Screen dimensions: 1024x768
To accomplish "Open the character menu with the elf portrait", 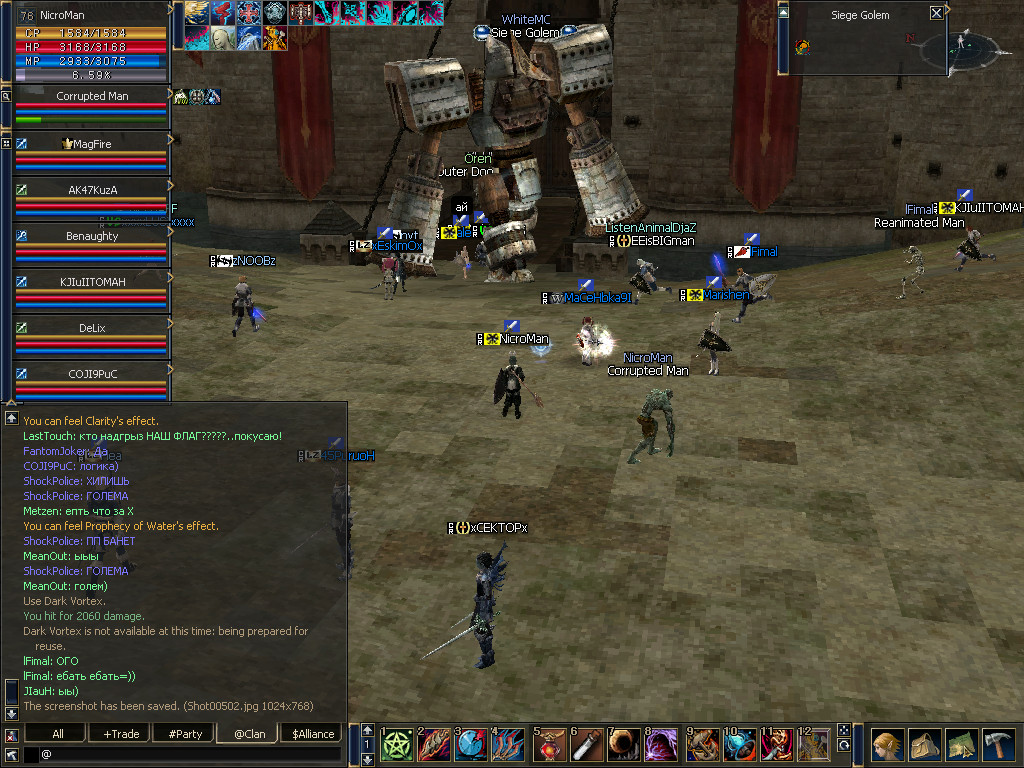I will tap(886, 745).
